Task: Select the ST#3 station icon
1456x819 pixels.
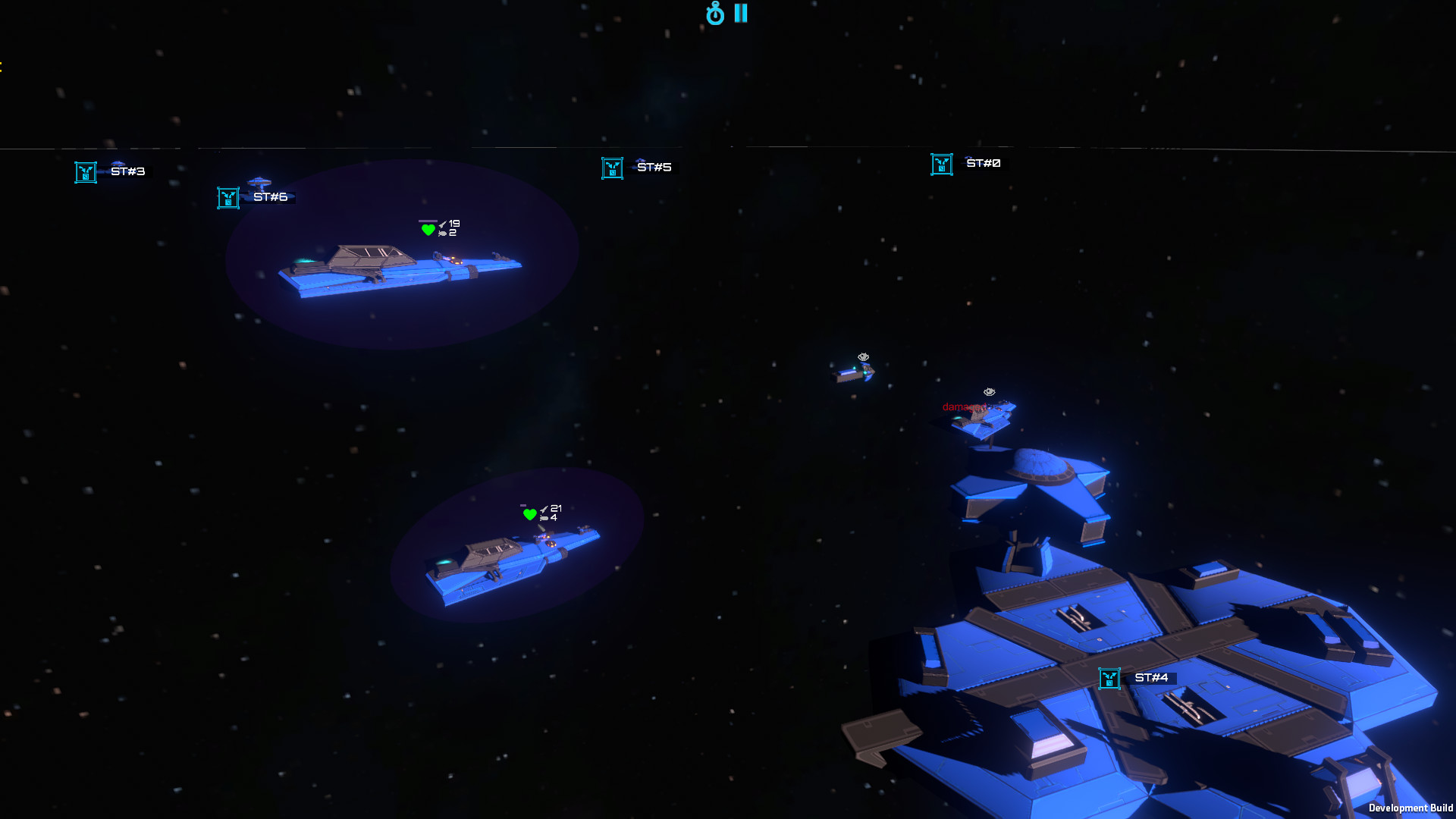Action: click(x=84, y=171)
